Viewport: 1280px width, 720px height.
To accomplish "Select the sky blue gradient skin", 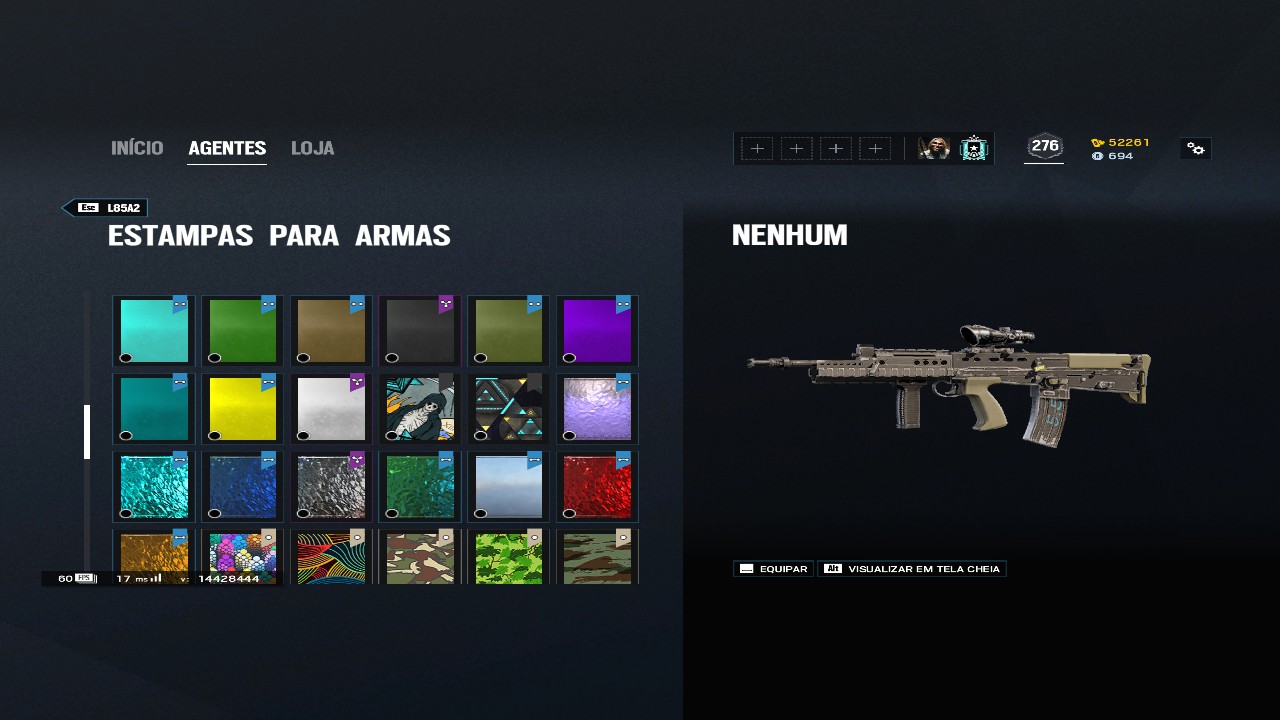I will click(509, 487).
